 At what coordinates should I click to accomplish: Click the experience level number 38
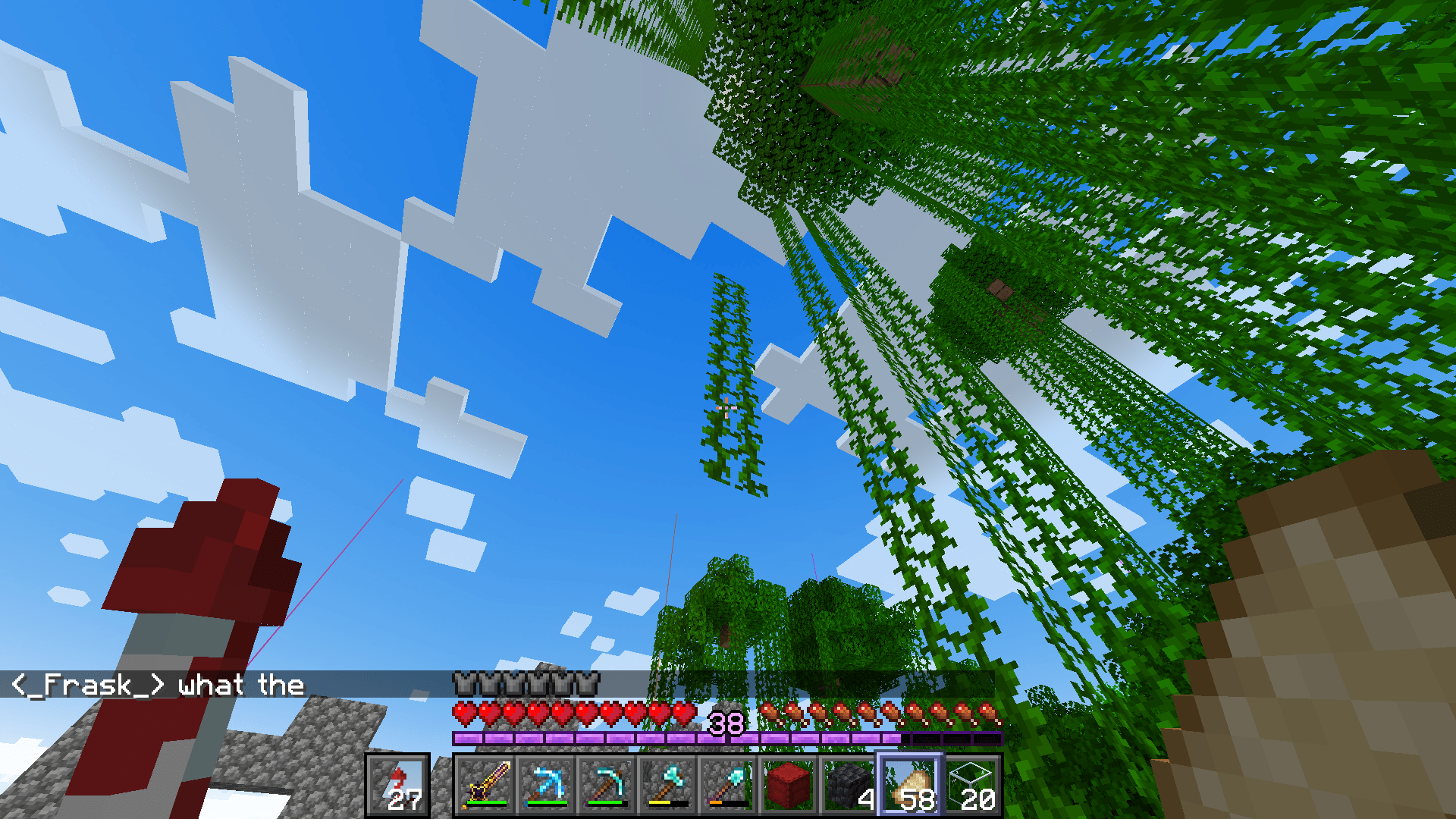click(x=726, y=723)
